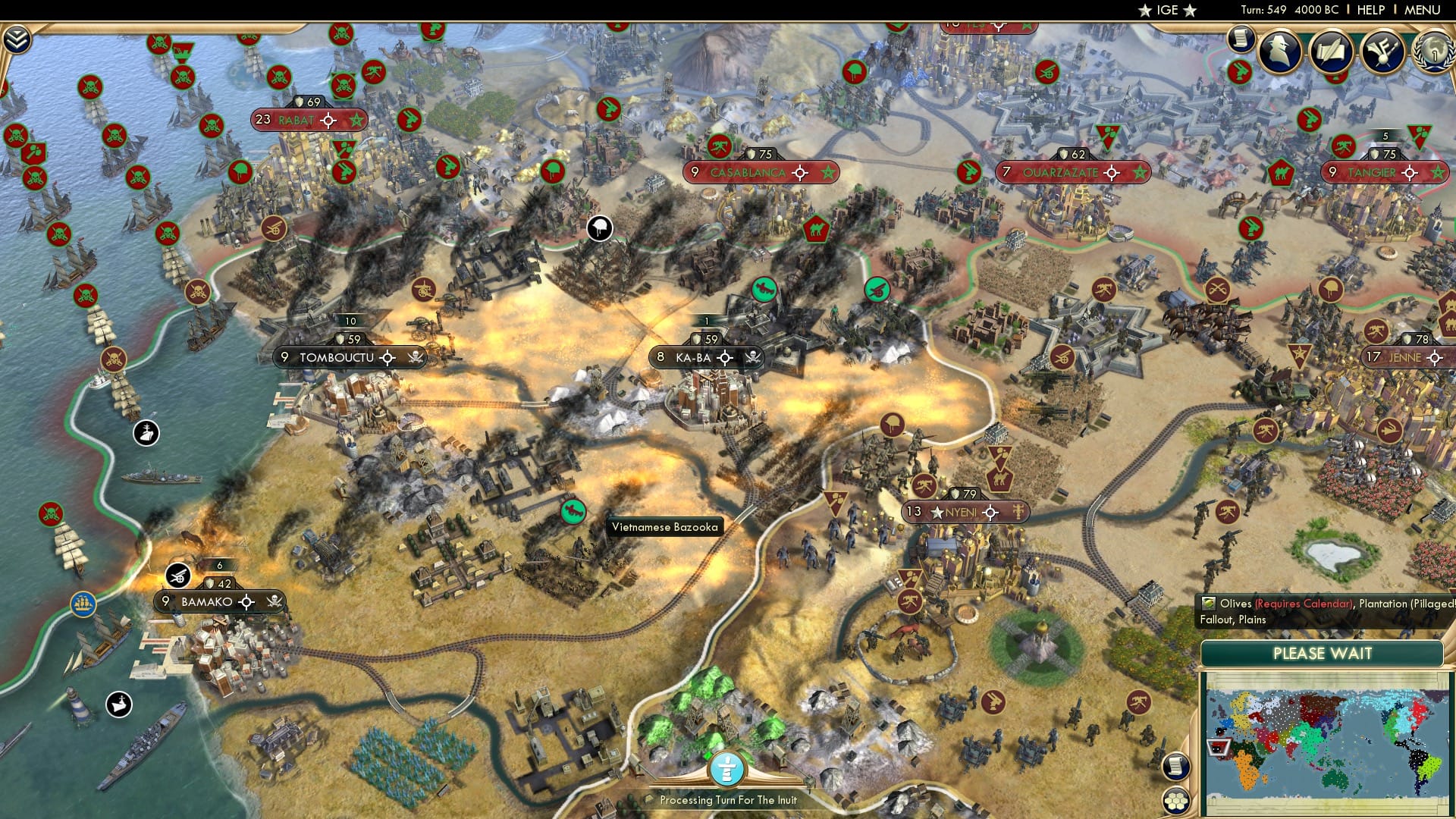Image resolution: width=1456 pixels, height=819 pixels.
Task: Click the PLEASE WAIT button
Action: point(1323,653)
